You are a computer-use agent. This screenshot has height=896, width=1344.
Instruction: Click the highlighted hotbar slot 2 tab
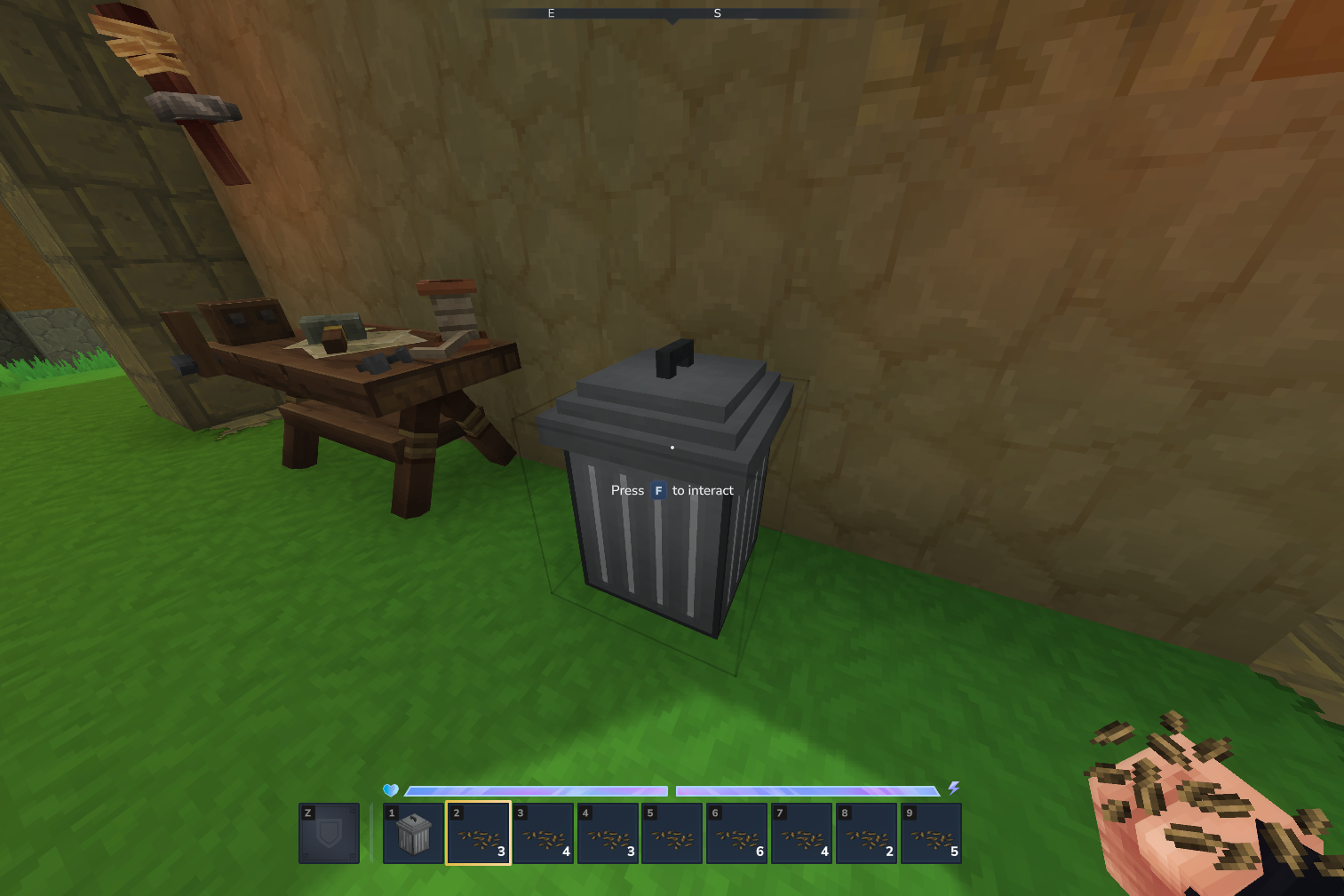478,833
